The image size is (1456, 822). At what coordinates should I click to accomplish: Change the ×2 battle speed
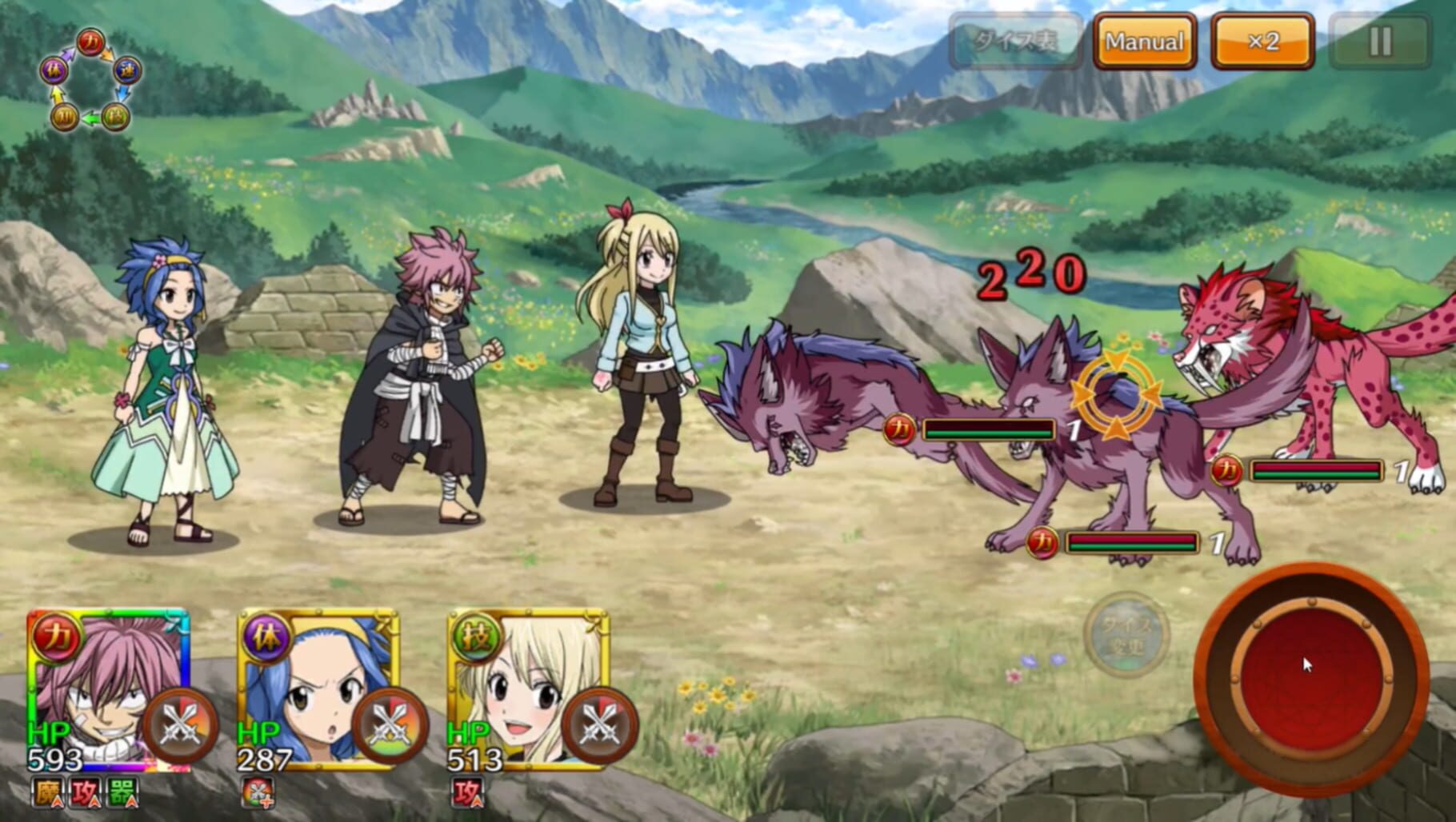pyautogui.click(x=1263, y=42)
